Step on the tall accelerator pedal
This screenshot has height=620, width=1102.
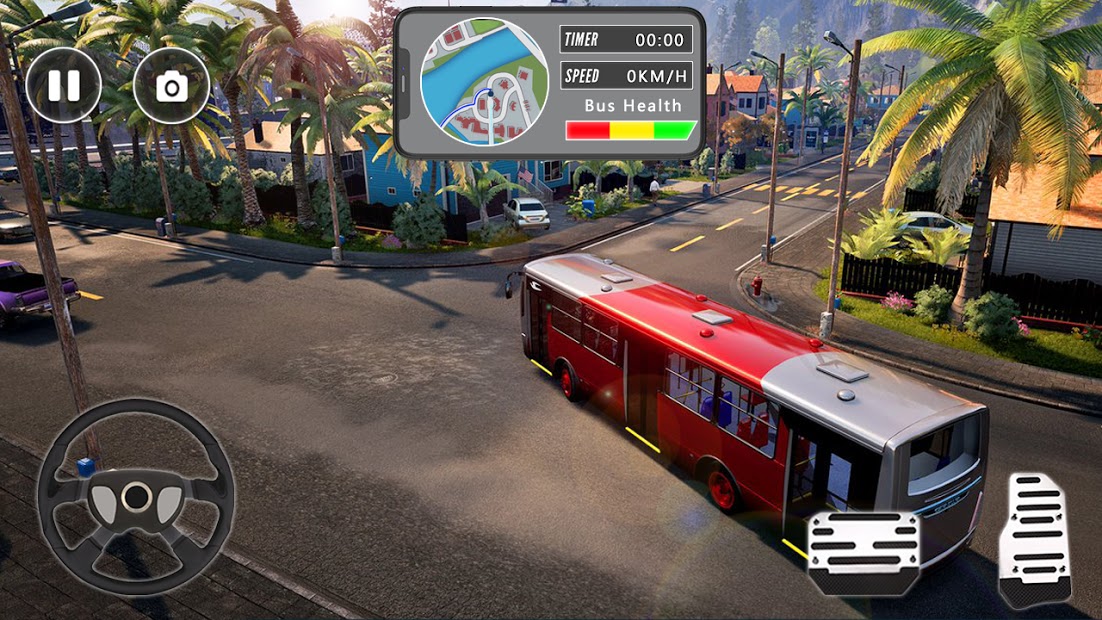point(1035,538)
